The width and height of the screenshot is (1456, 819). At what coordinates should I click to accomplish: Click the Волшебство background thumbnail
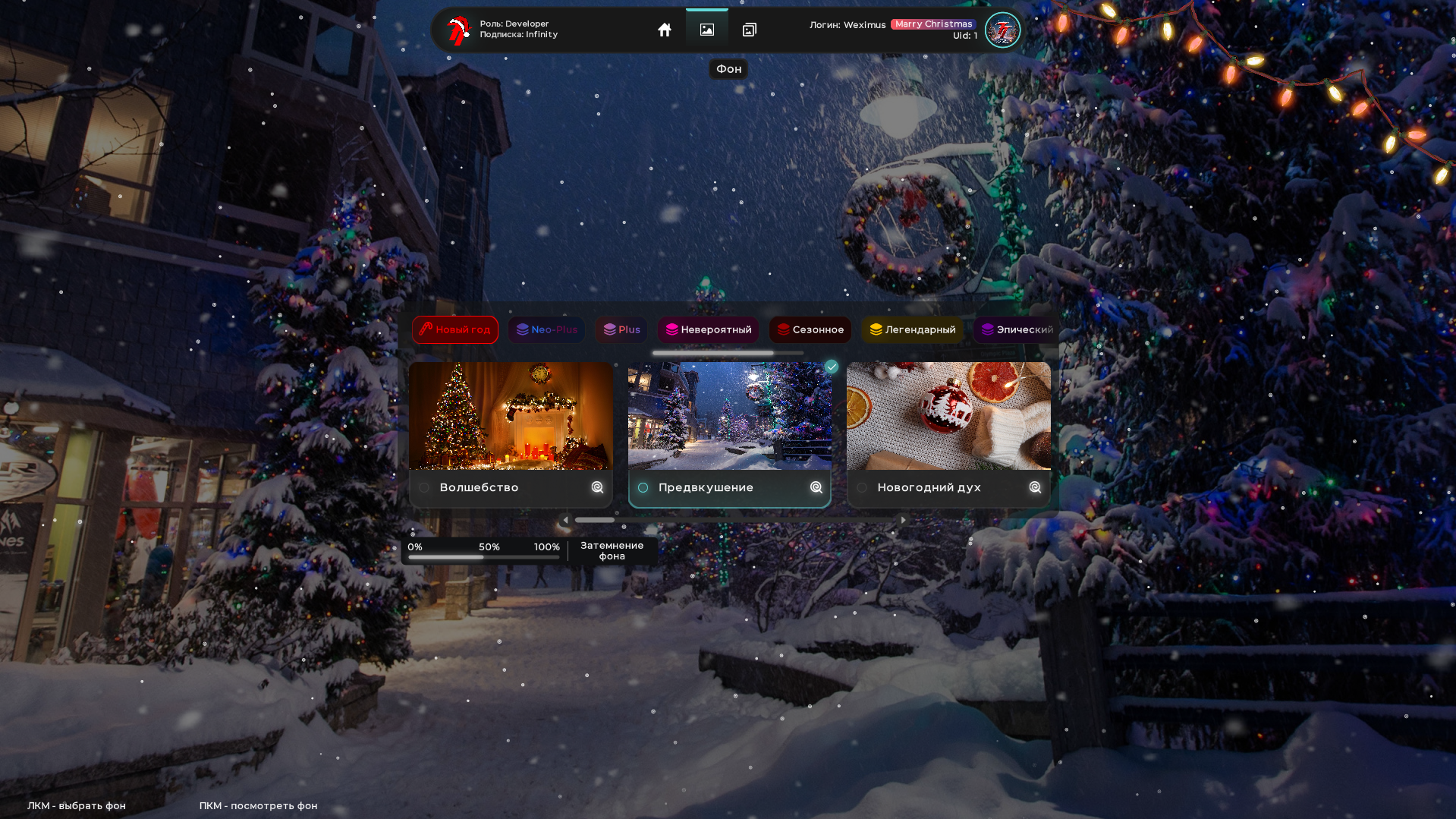click(511, 416)
